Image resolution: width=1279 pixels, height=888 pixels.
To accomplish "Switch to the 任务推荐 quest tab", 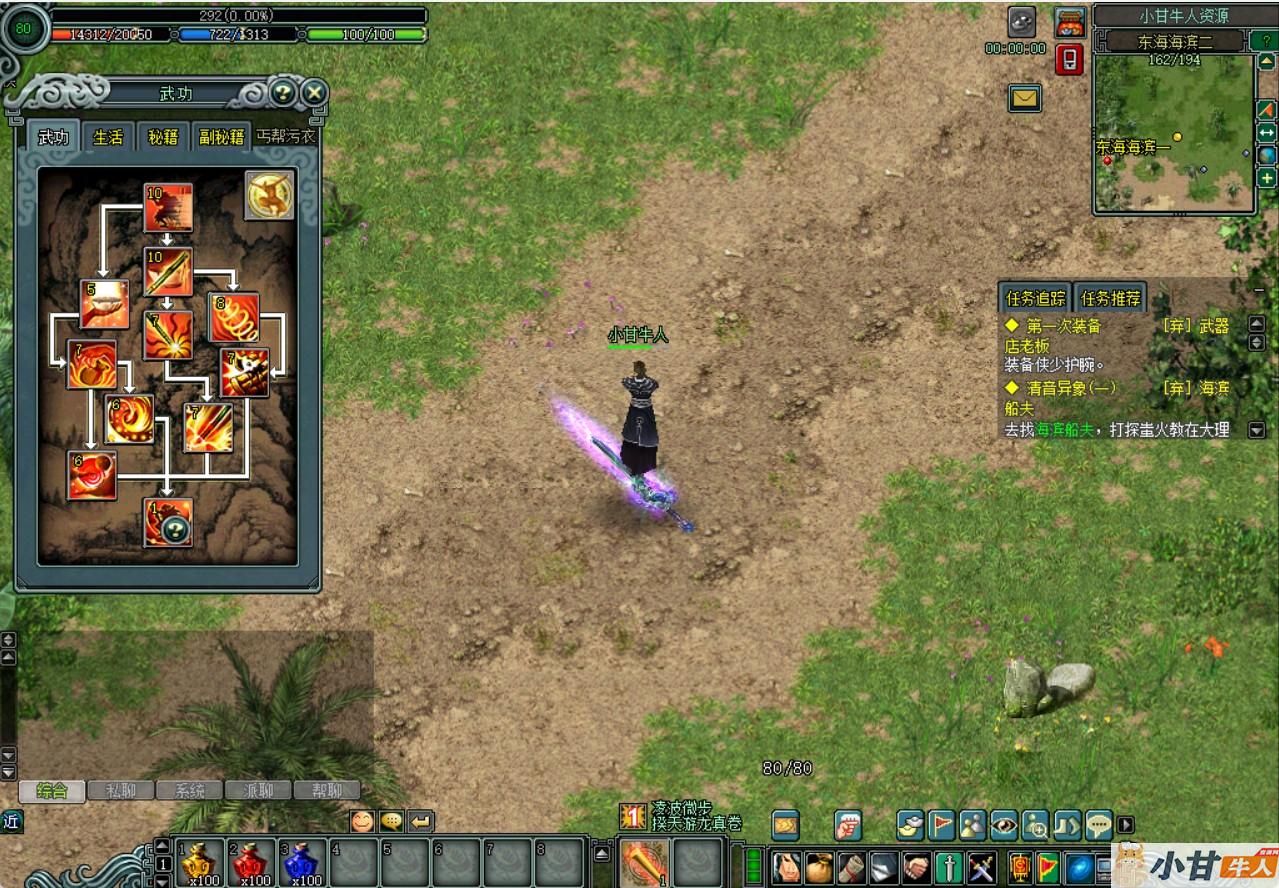I will (1110, 298).
